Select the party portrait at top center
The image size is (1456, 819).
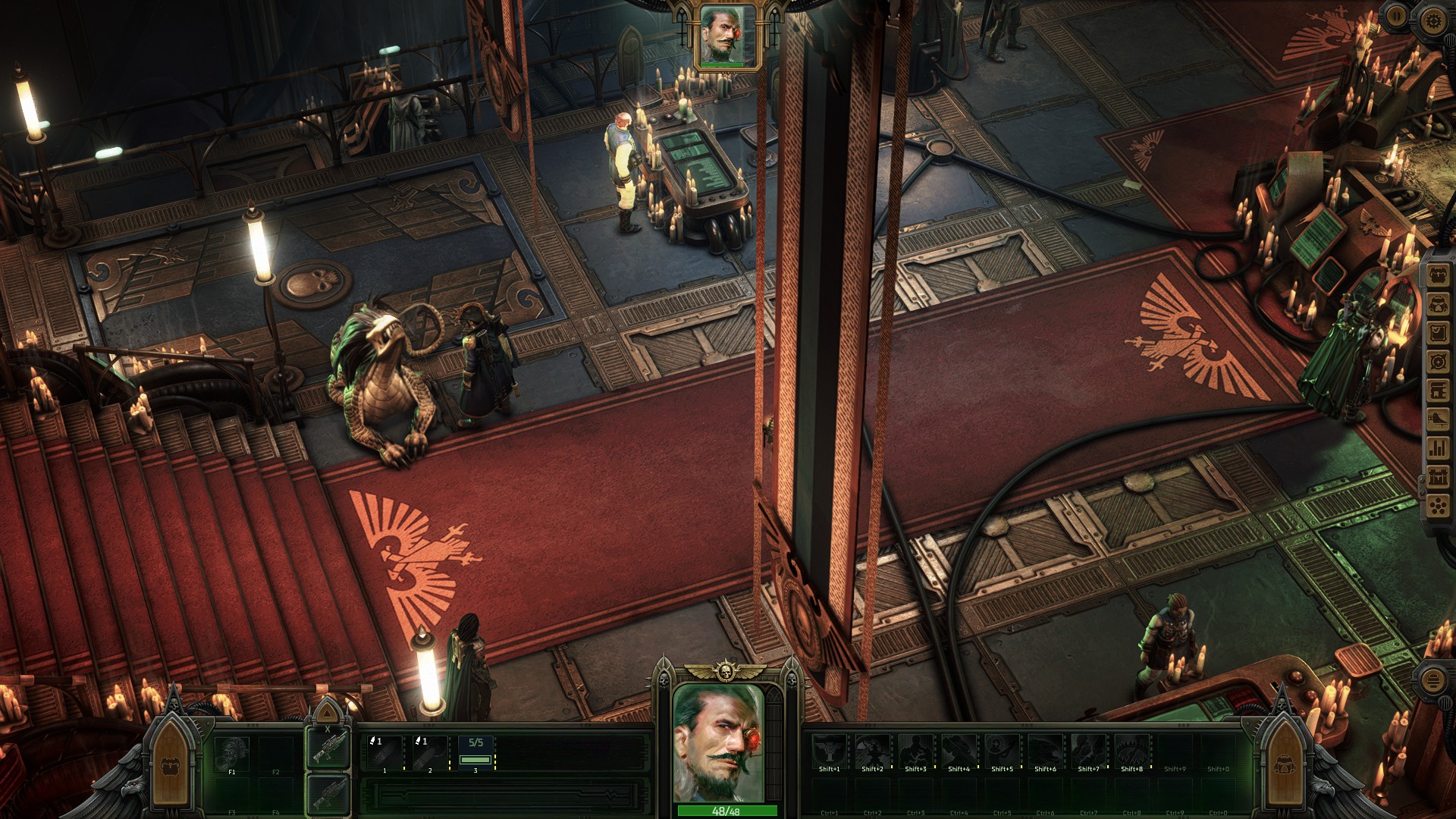(x=727, y=36)
